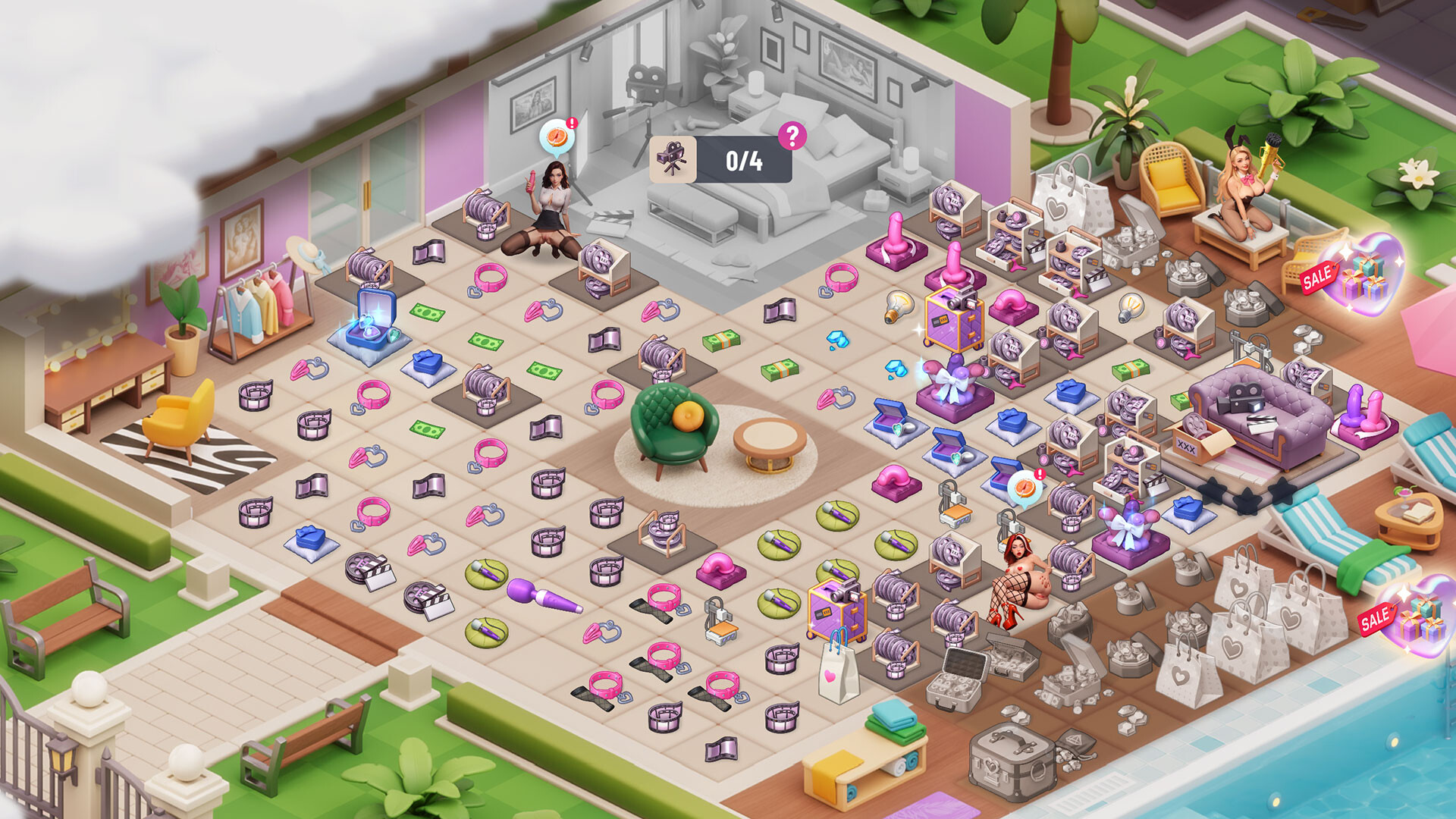Open the camera quest help question mark
The height and width of the screenshot is (819, 1456).
point(792,136)
